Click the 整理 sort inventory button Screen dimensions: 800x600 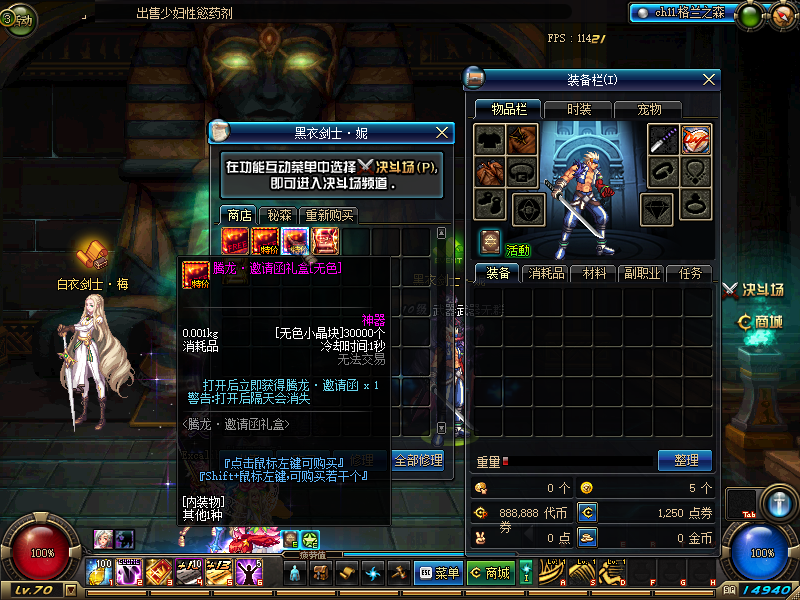(x=684, y=460)
